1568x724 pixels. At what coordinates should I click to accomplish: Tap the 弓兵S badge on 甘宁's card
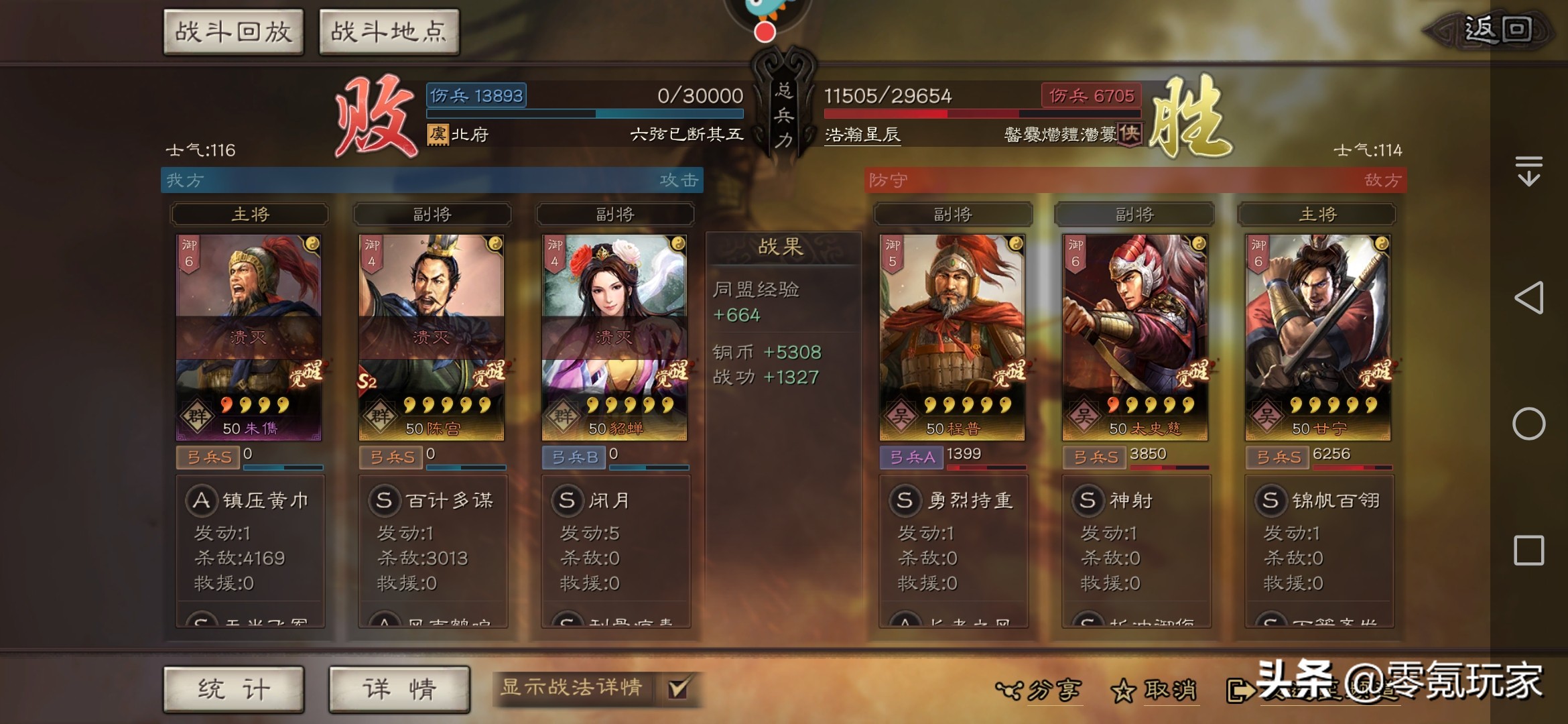click(1279, 458)
